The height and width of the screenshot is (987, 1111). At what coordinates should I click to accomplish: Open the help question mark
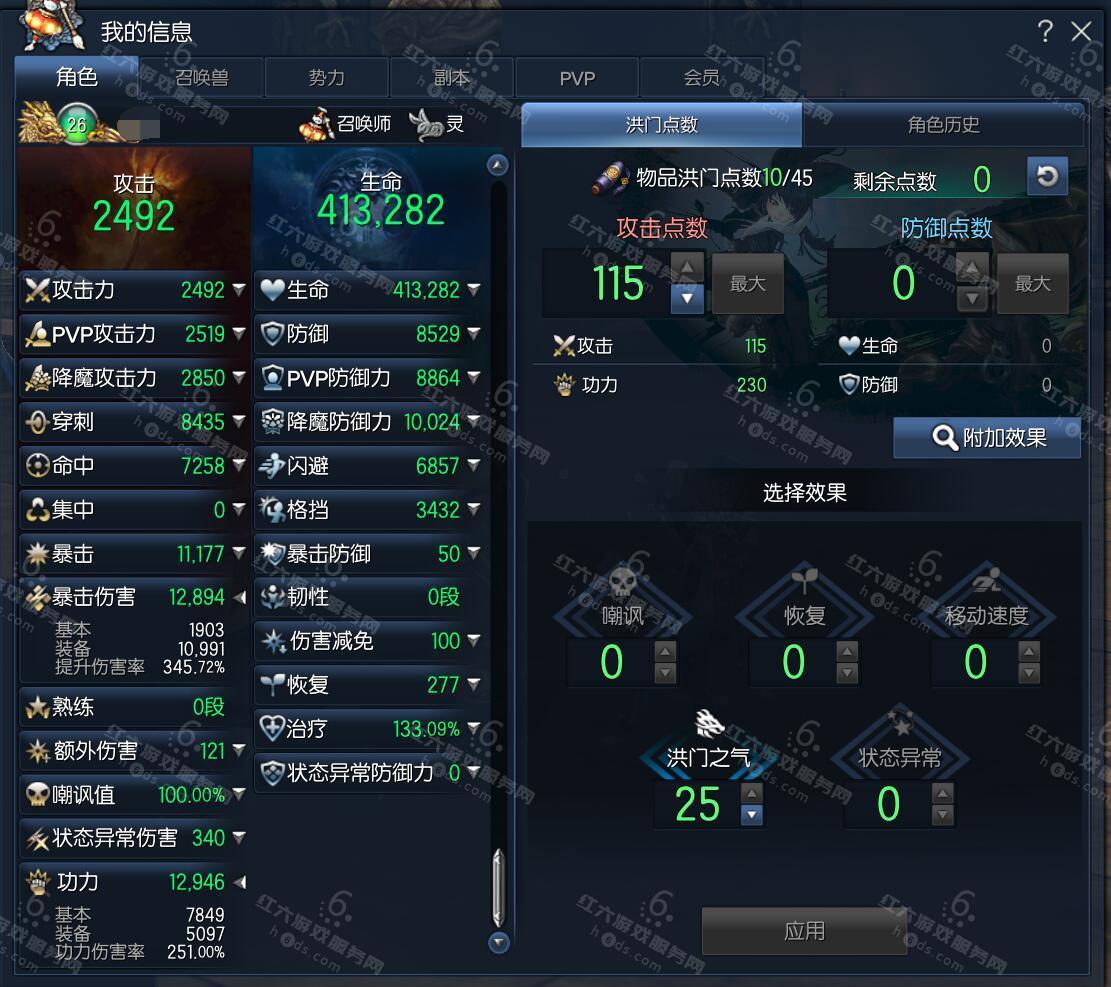pyautogui.click(x=1045, y=32)
